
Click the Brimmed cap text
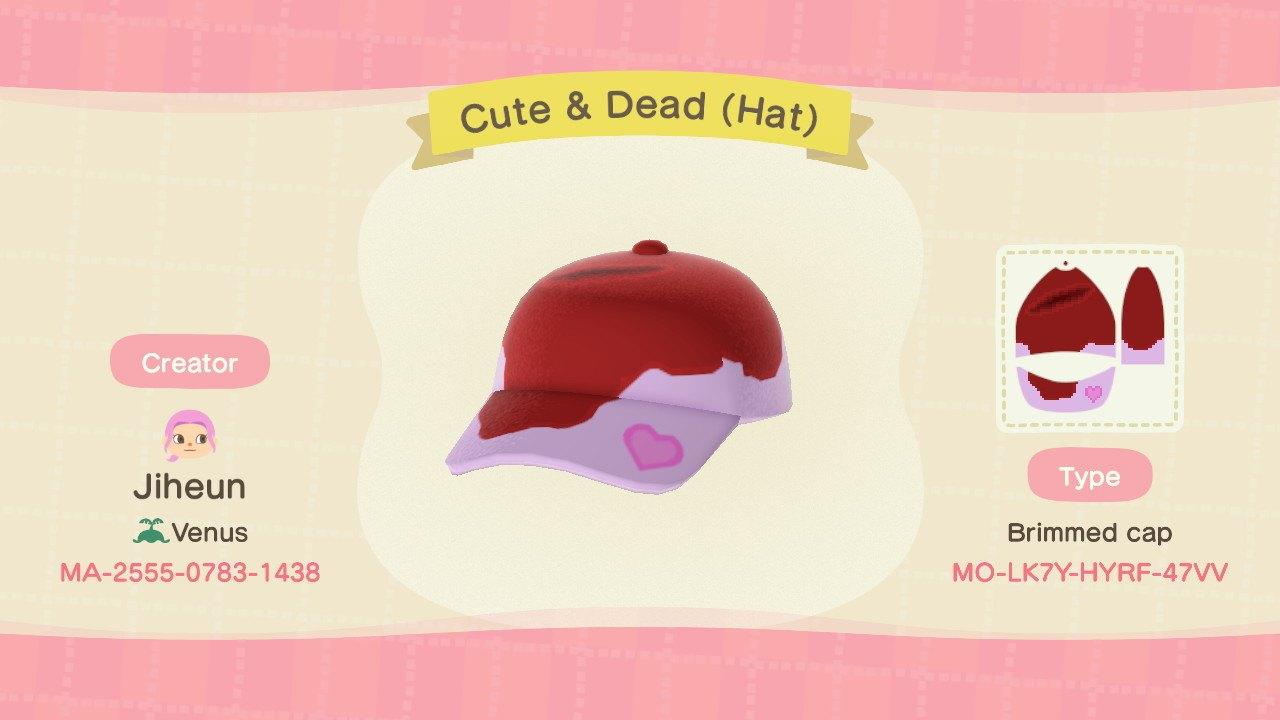1092,533
